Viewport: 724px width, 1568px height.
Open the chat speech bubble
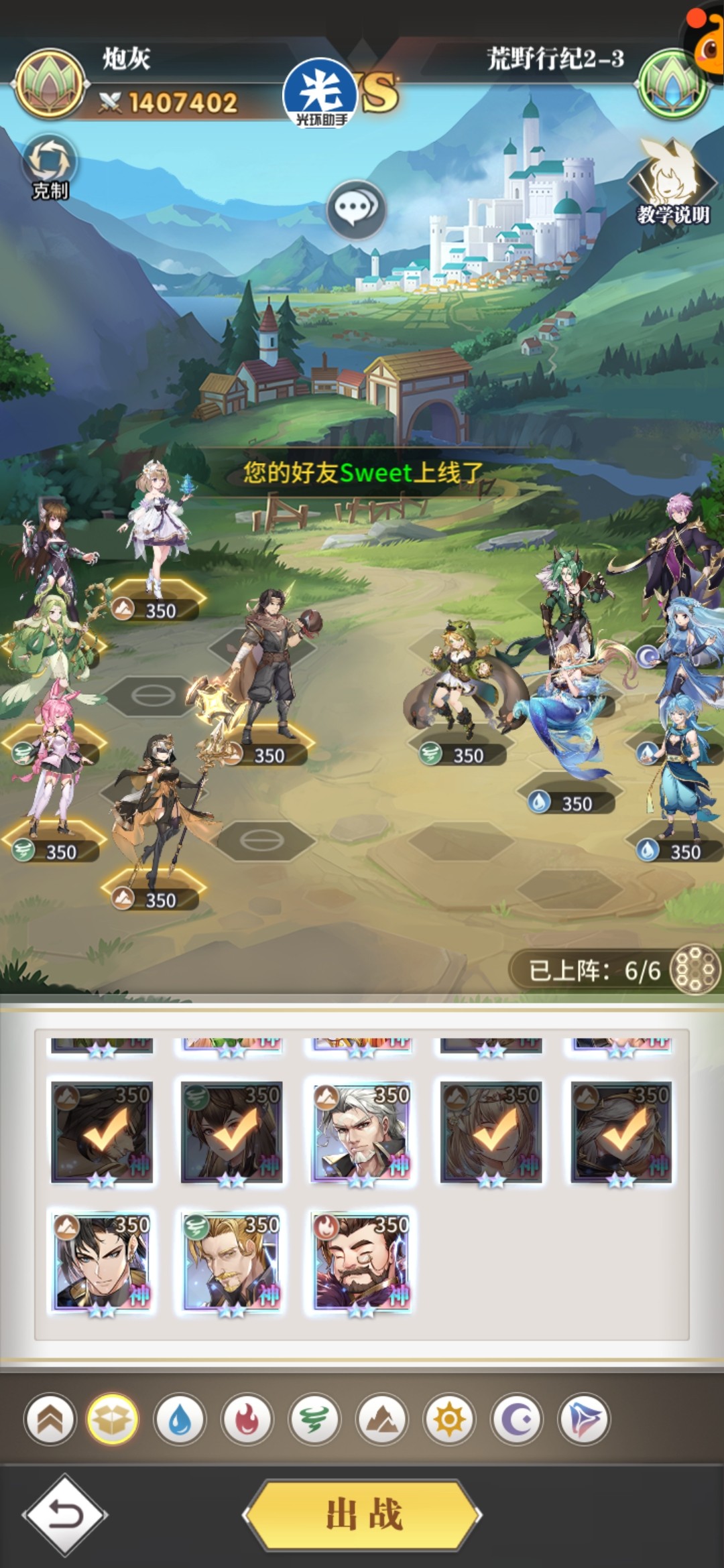pyautogui.click(x=356, y=209)
